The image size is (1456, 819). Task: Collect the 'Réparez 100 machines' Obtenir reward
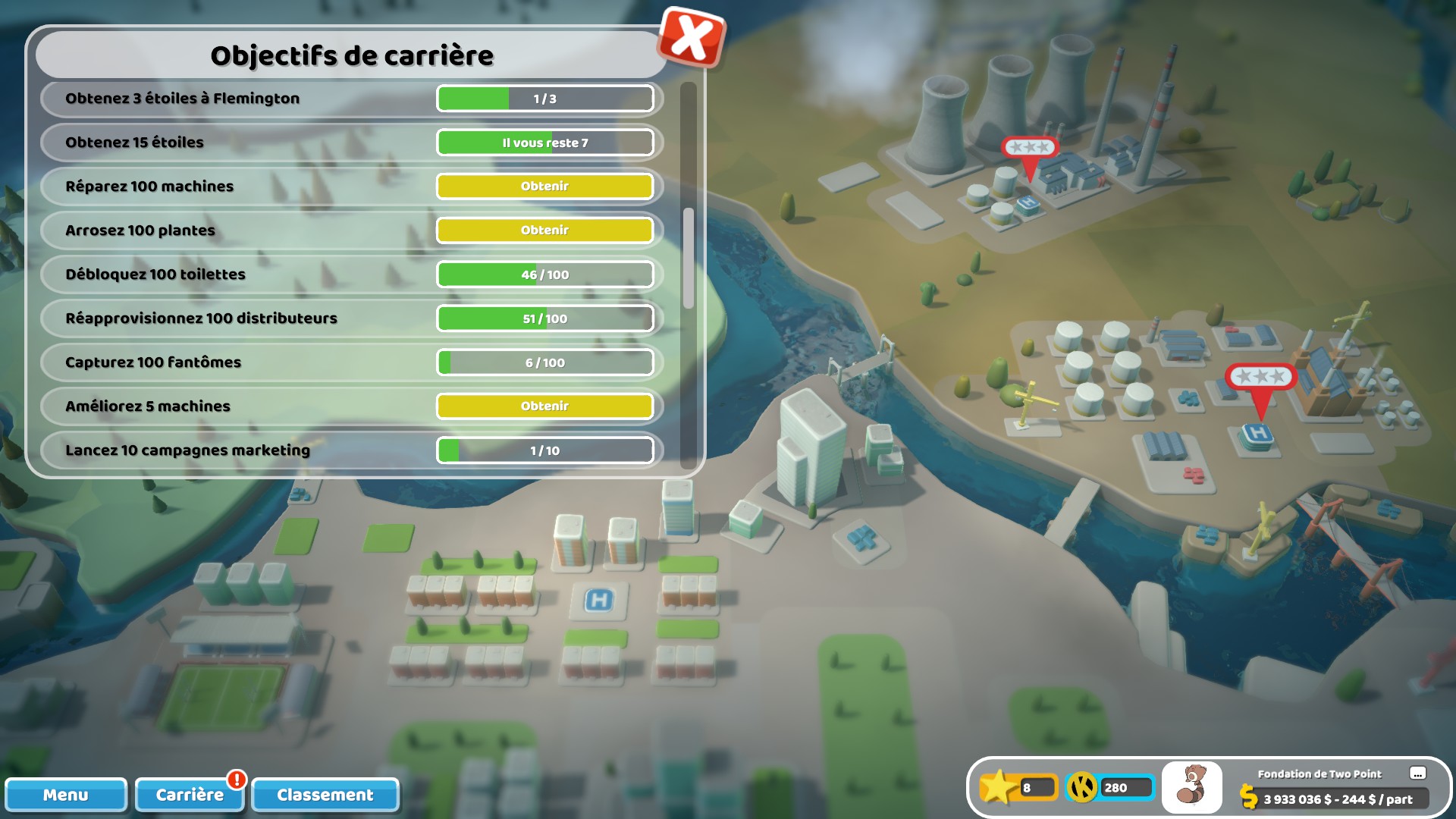pos(545,186)
